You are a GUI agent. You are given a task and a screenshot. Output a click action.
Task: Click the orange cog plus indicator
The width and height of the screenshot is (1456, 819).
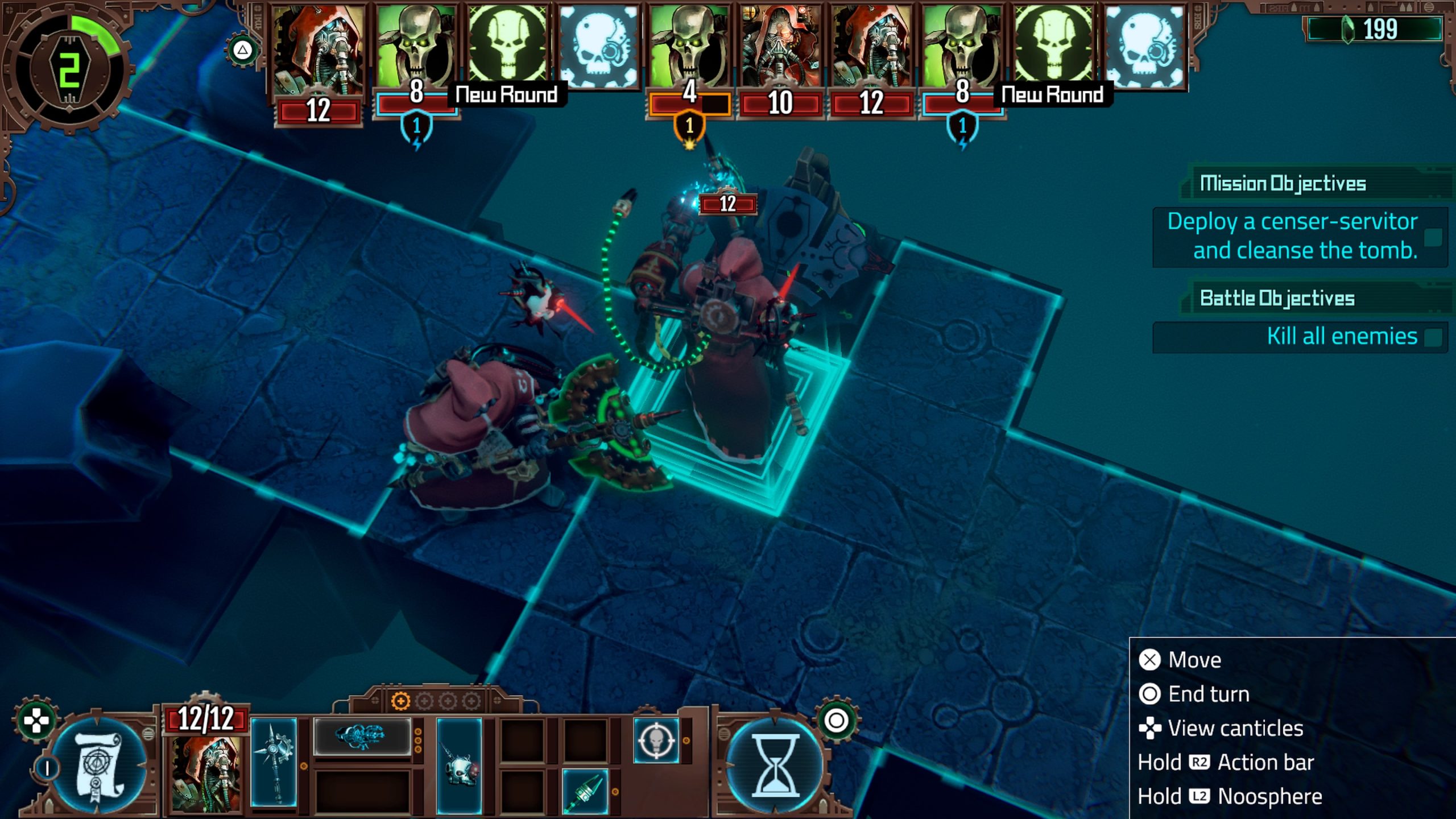402,701
